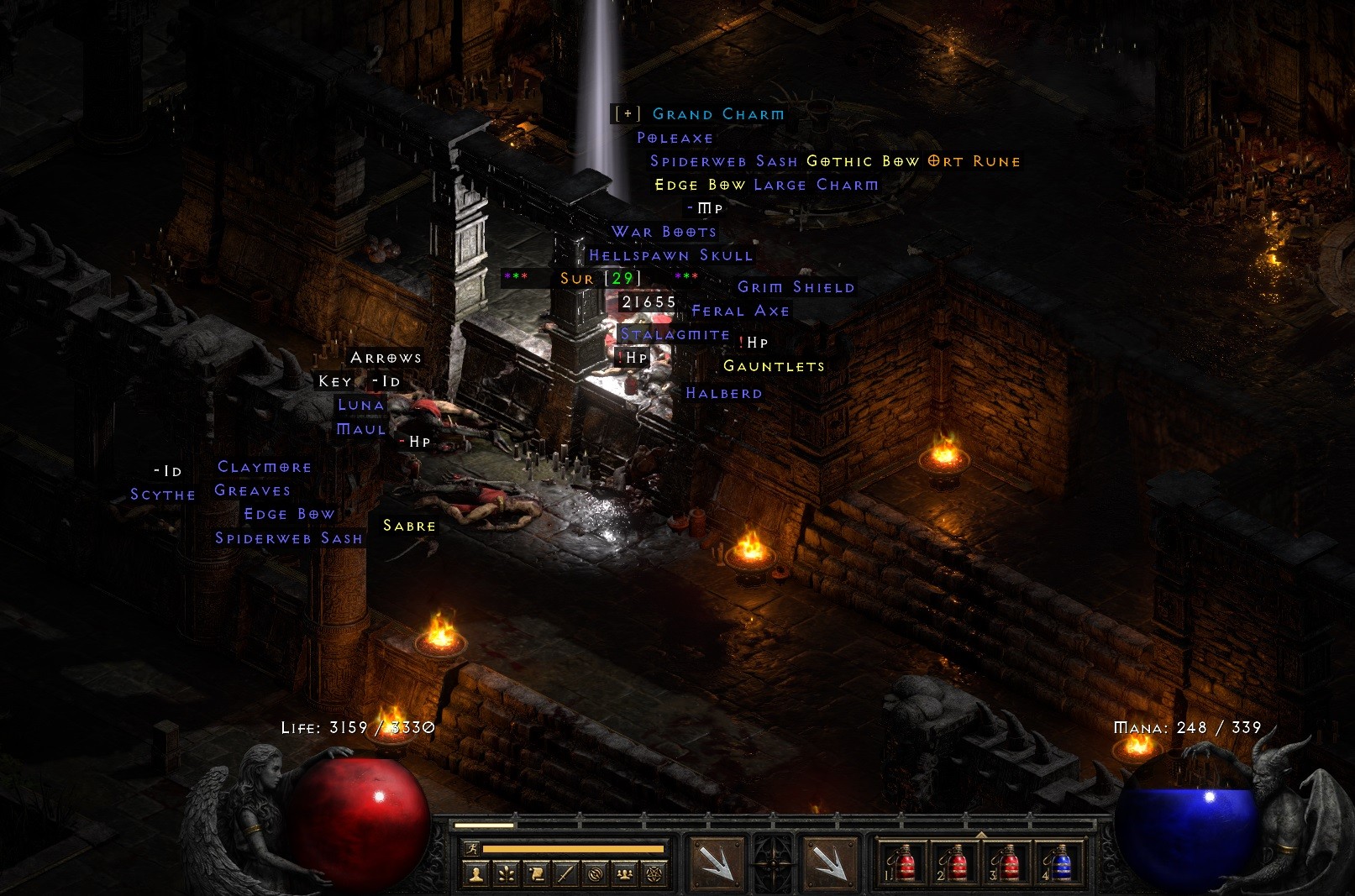The height and width of the screenshot is (896, 1355).
Task: Open the party screen with the three-figures icon
Action: (x=624, y=873)
